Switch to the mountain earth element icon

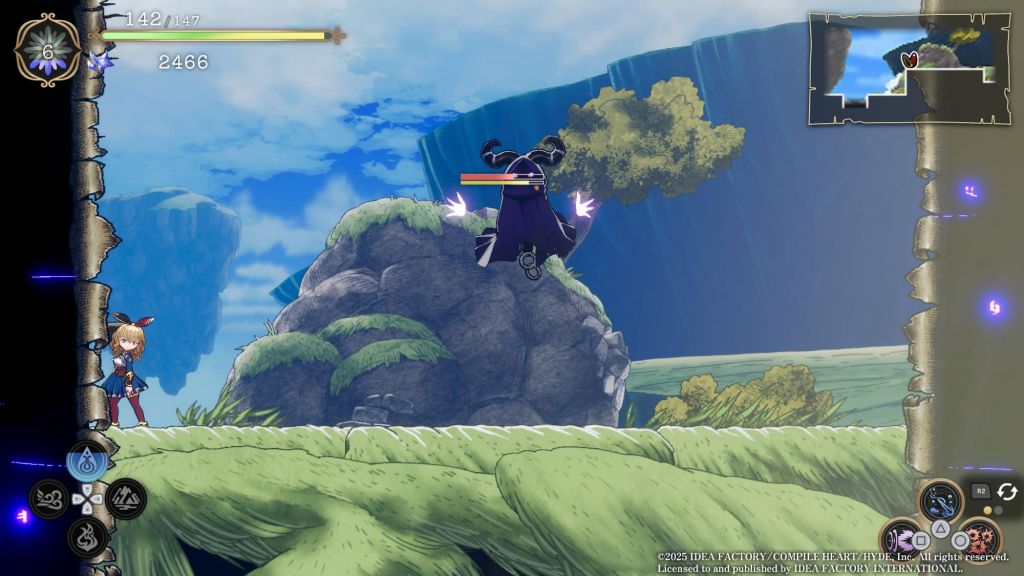(x=126, y=498)
